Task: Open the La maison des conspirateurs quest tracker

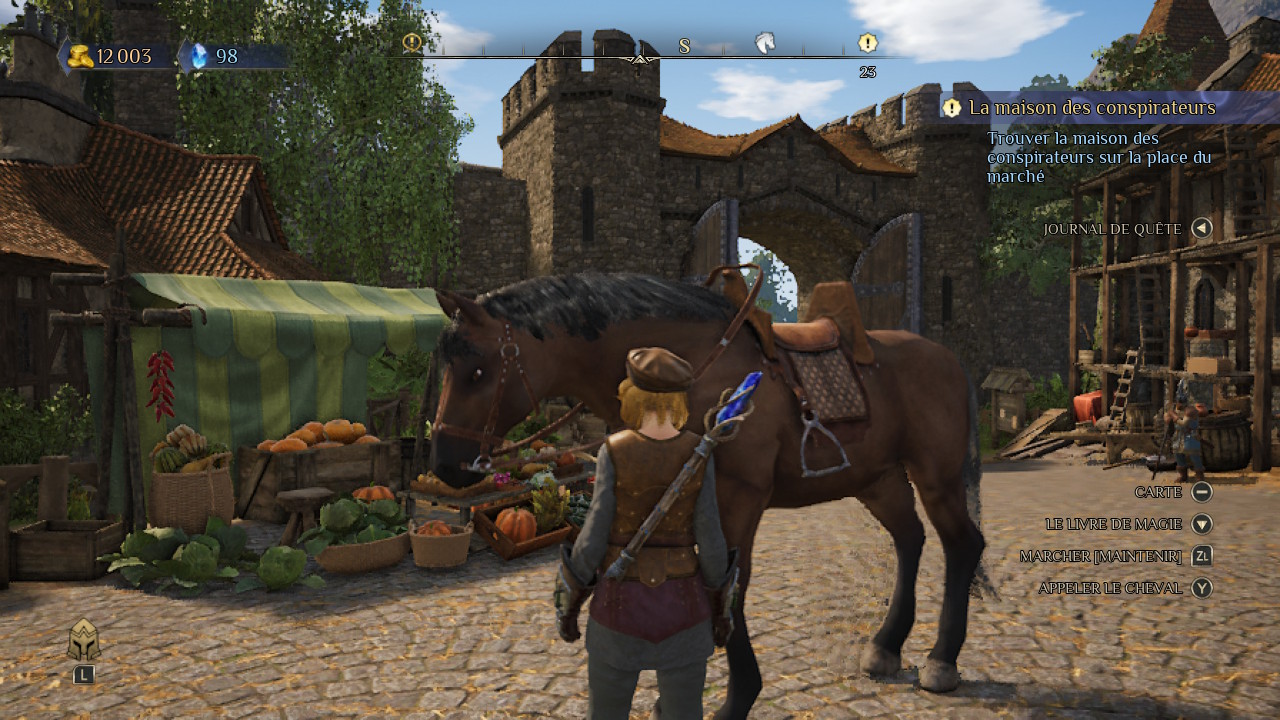Action: point(1092,108)
